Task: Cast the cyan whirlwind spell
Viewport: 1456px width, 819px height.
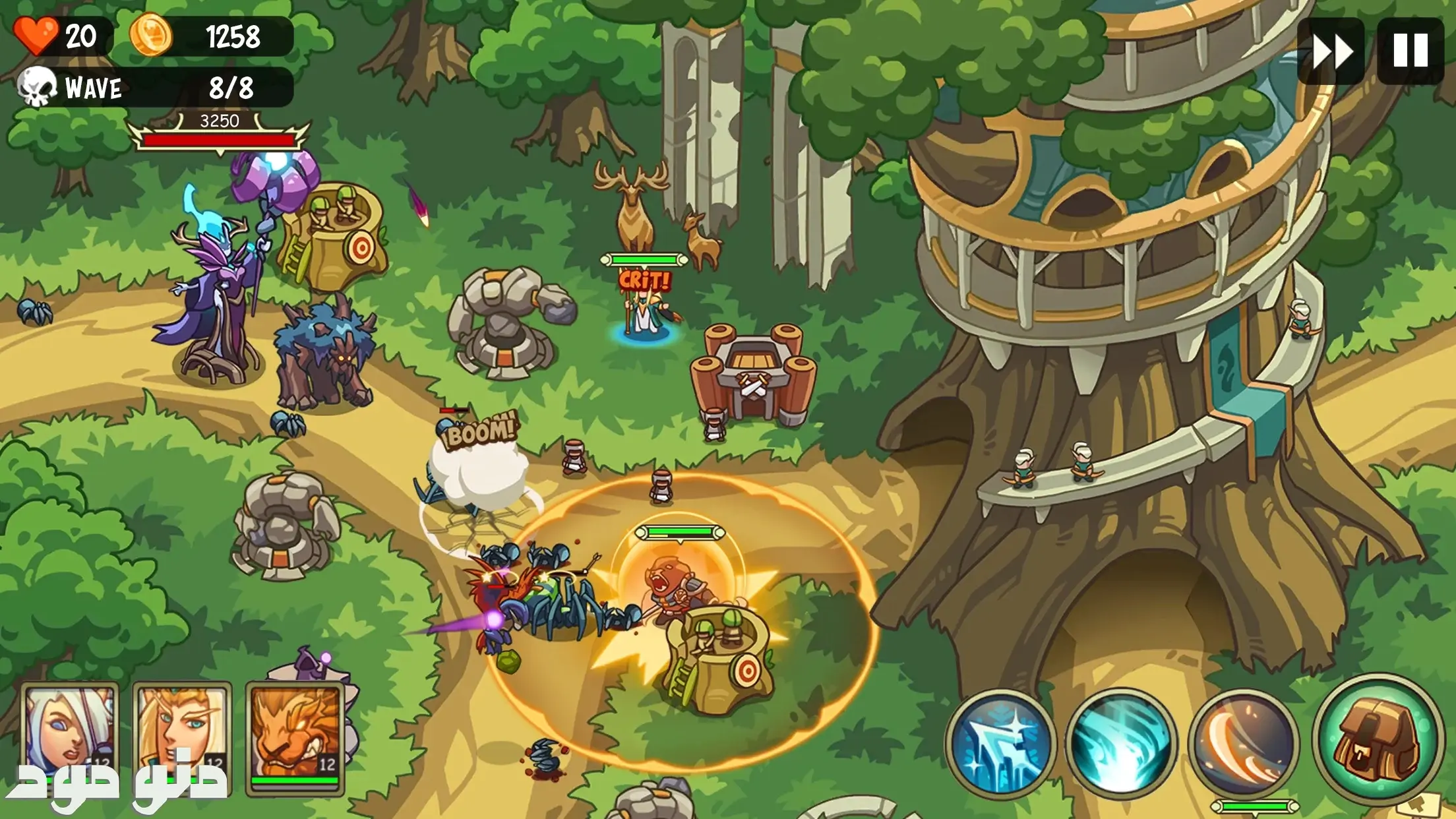Action: pyautogui.click(x=1120, y=743)
